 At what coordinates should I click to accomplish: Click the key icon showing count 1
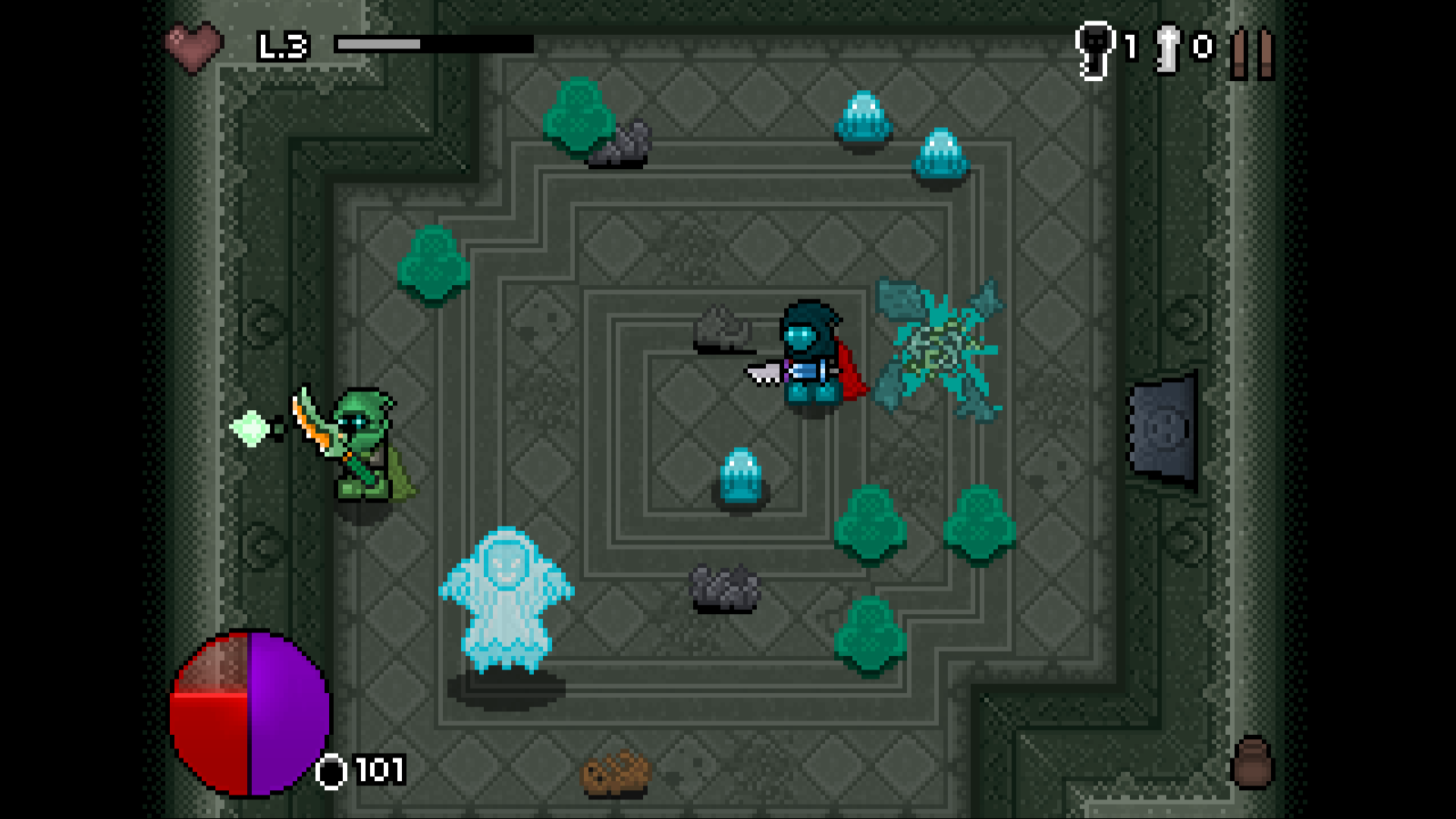tap(1094, 47)
